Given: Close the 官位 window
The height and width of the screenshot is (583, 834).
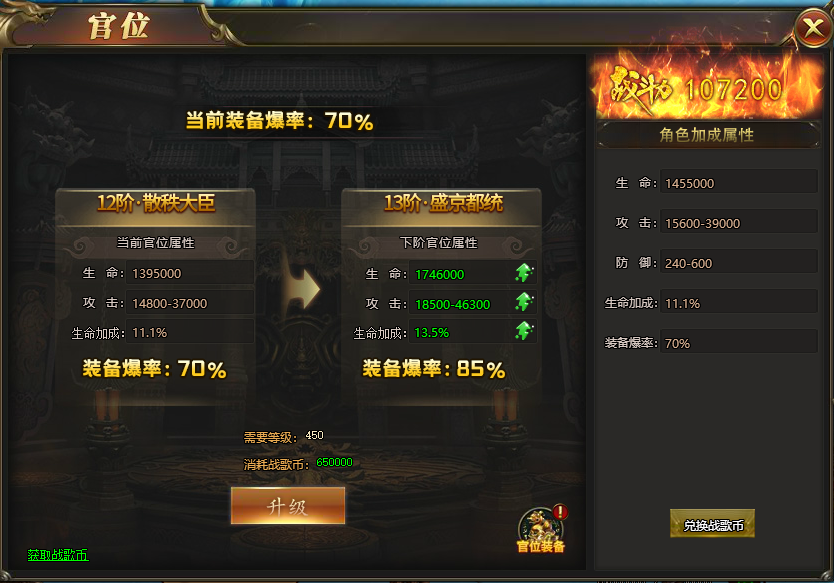Looking at the screenshot, I should [x=811, y=29].
